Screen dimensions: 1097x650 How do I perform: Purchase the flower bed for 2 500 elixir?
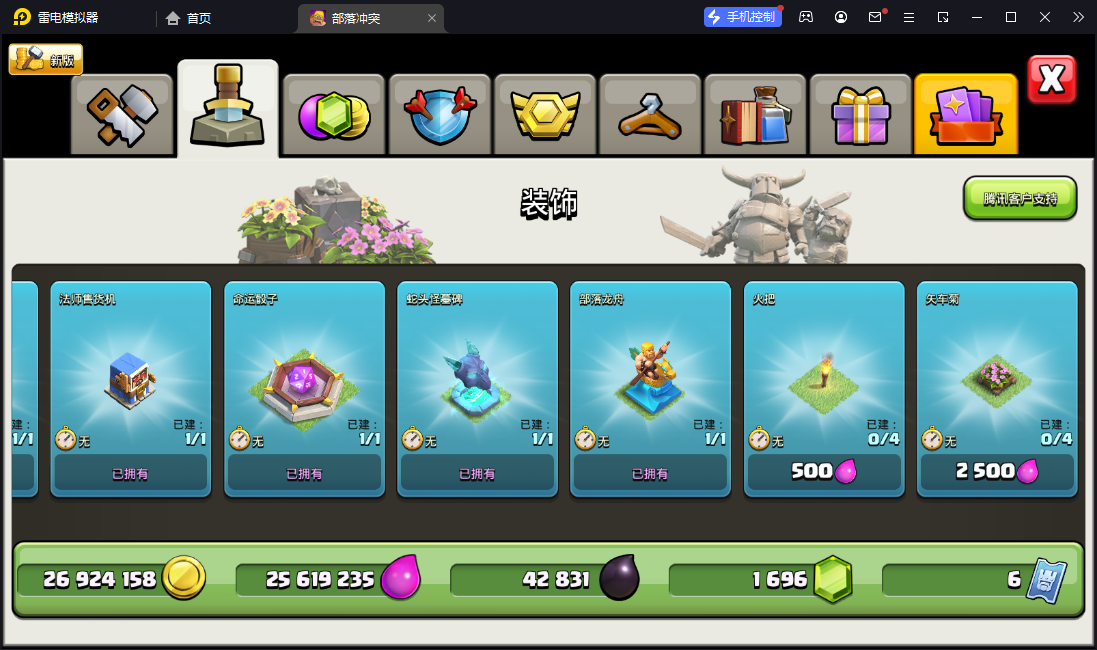[997, 471]
